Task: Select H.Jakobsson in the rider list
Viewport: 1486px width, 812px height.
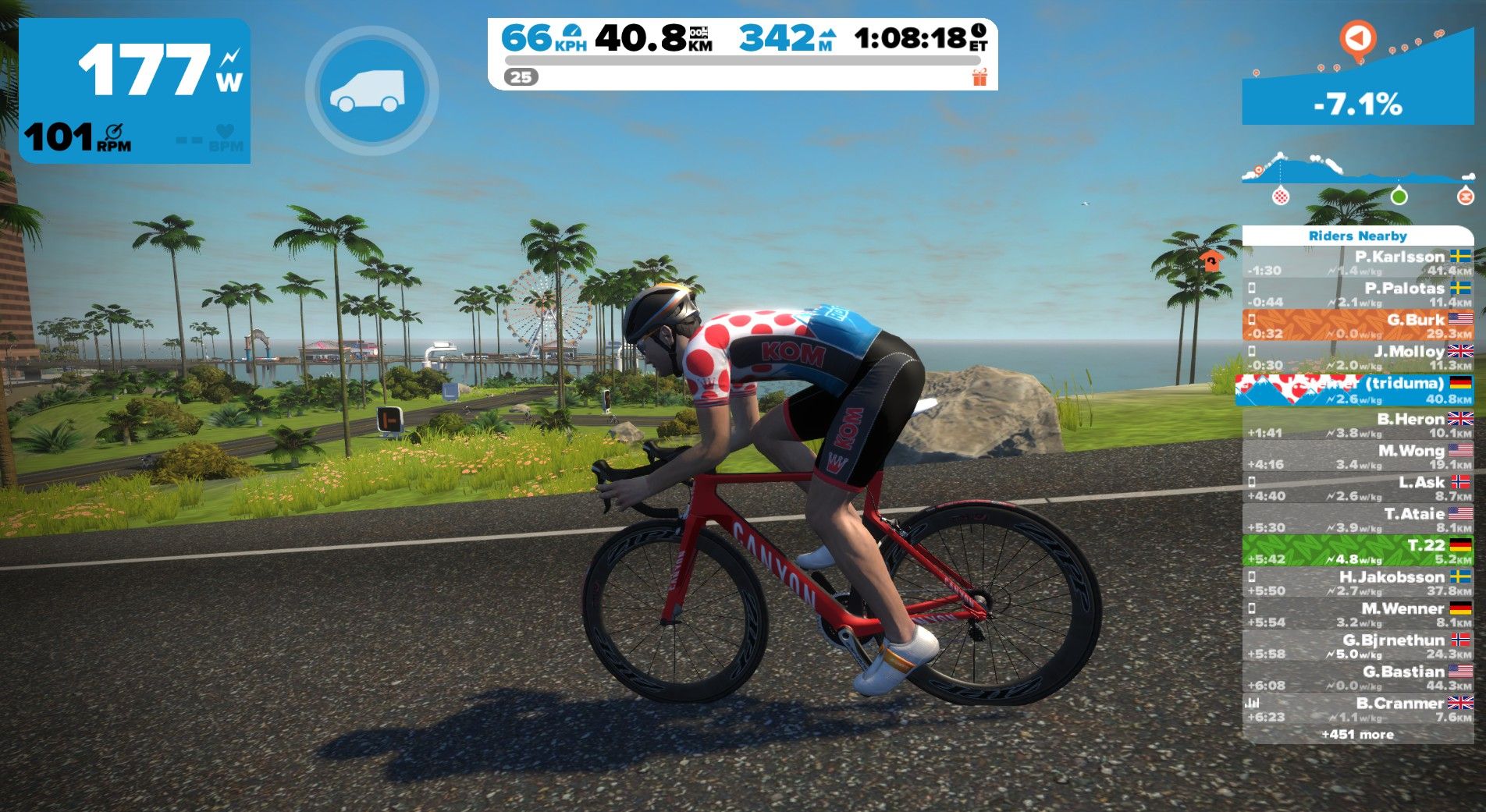Action: [1357, 583]
